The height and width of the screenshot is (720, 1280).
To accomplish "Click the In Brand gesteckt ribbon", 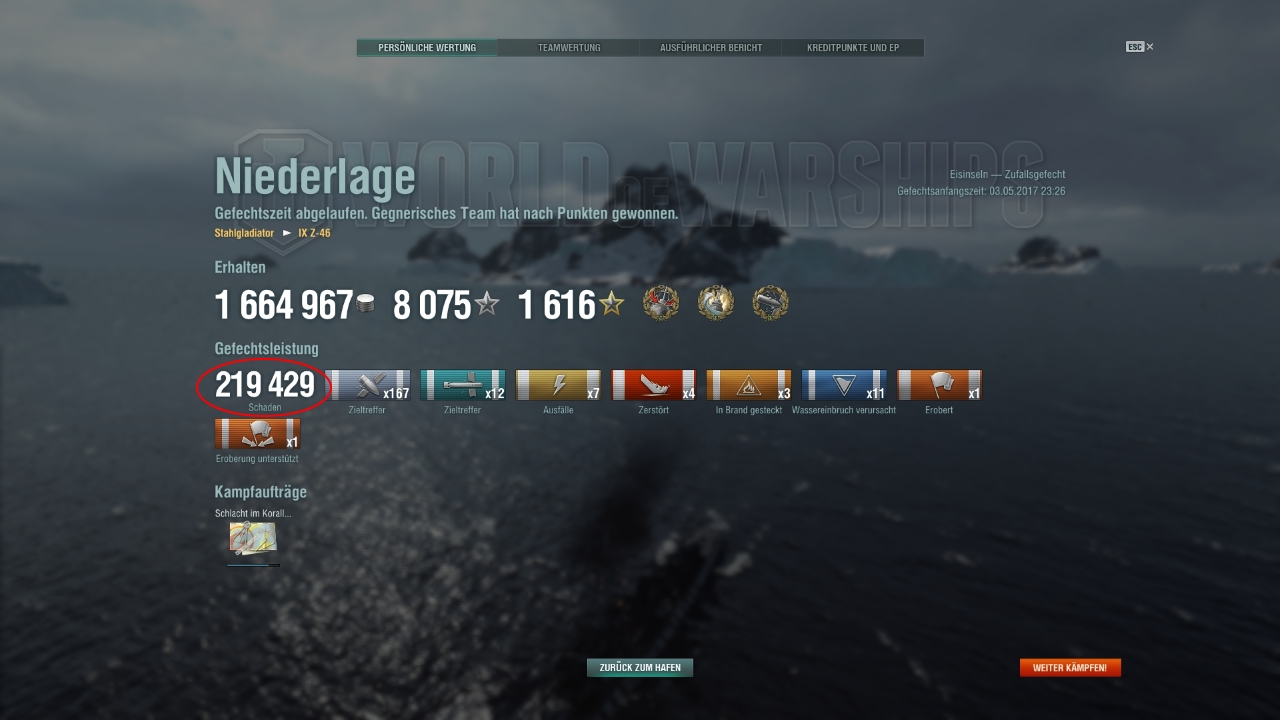I will click(749, 386).
